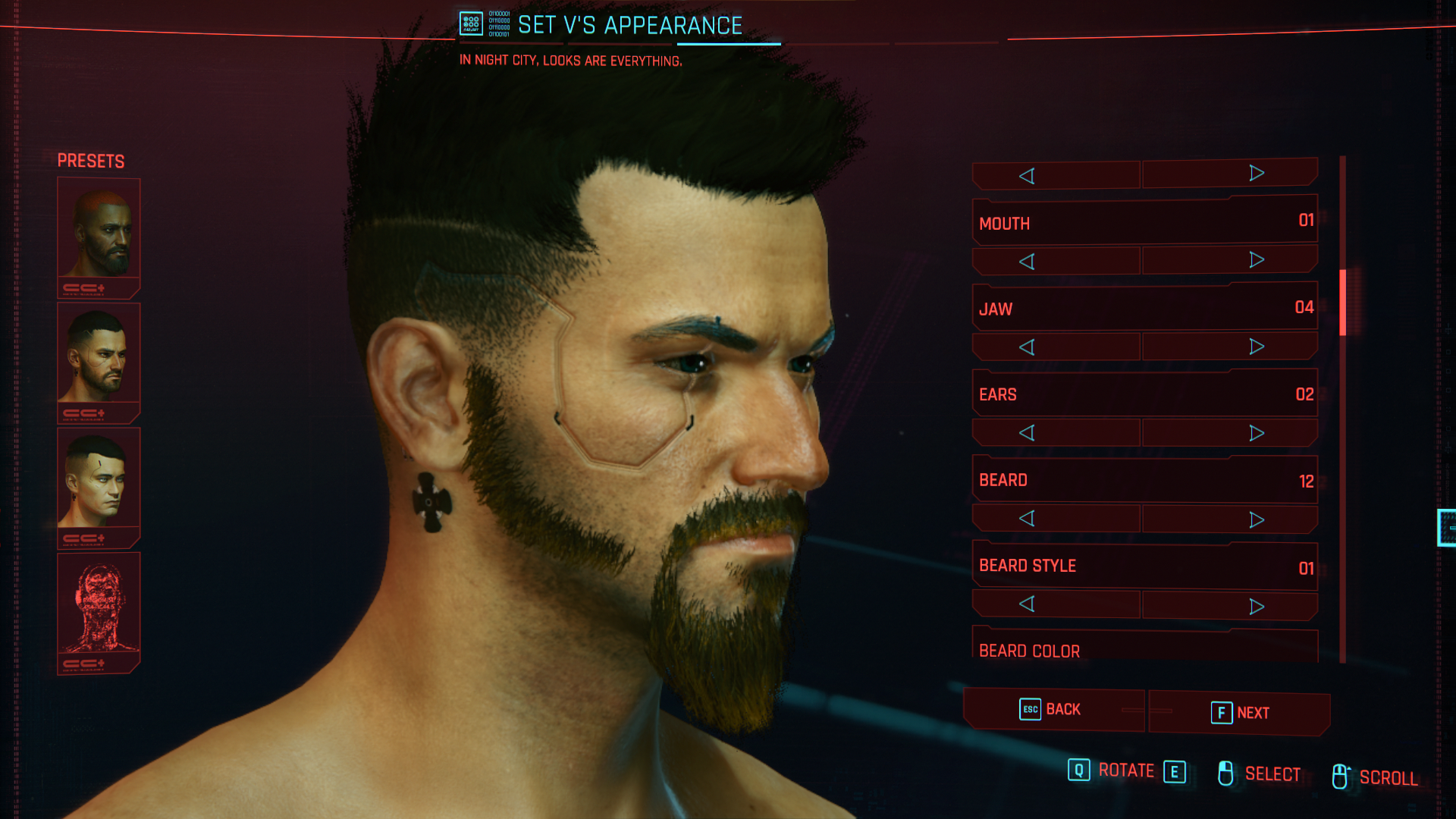Select the next Beard Style
Screen dimensions: 1456x819
(x=1256, y=606)
